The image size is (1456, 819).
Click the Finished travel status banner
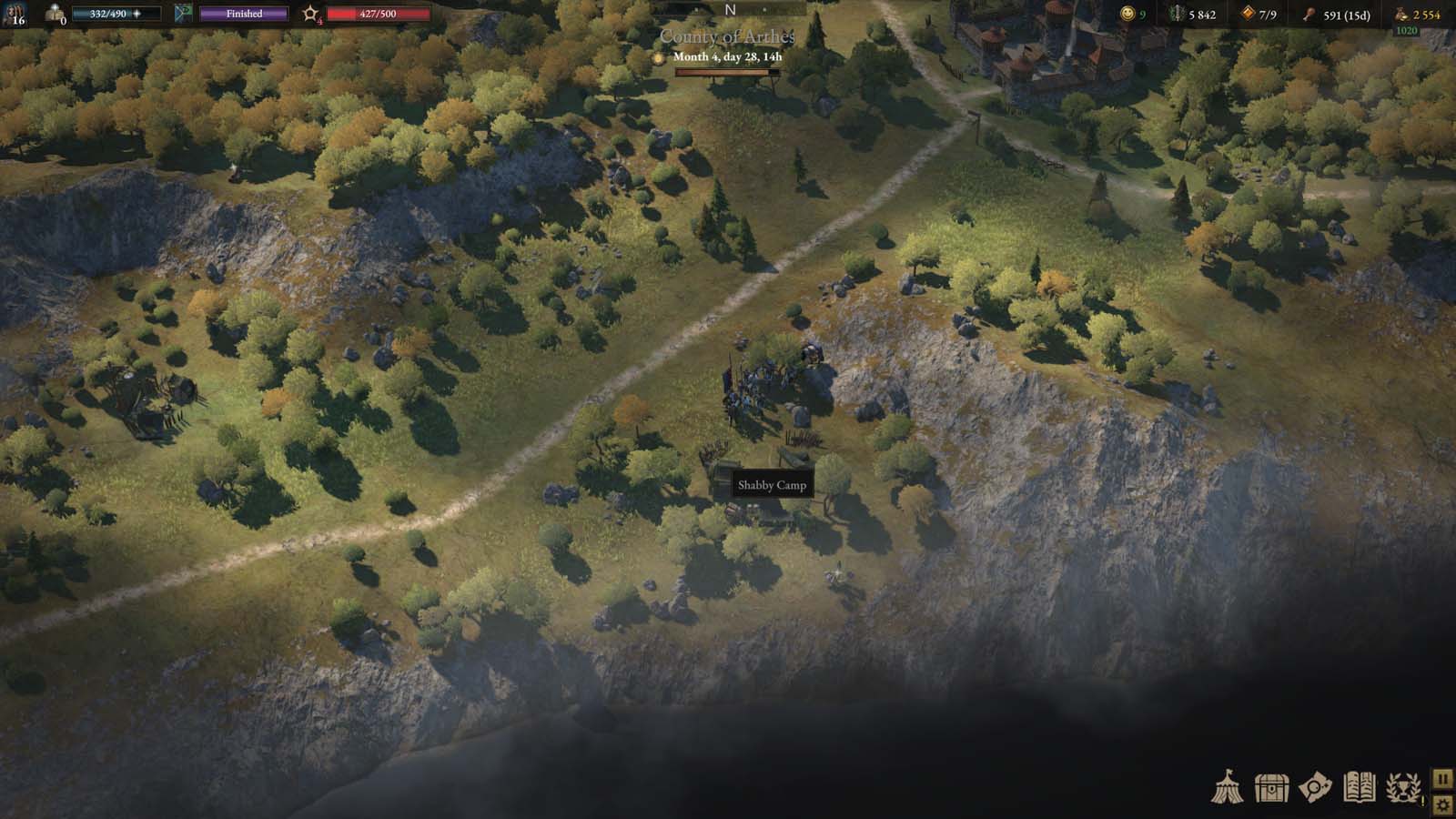(x=243, y=14)
